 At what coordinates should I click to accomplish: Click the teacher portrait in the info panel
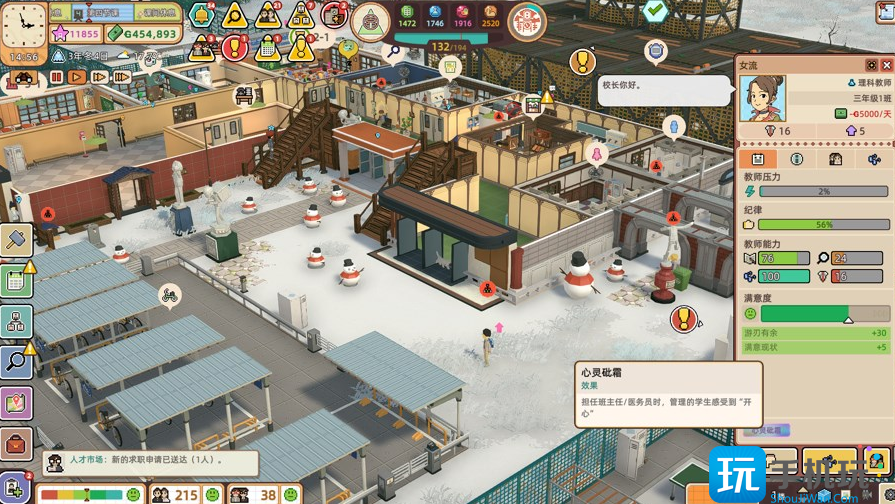pos(762,98)
